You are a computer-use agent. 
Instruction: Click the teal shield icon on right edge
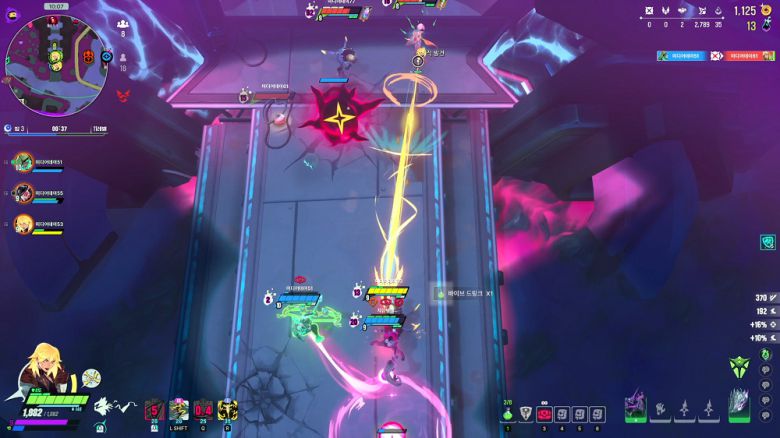click(x=767, y=242)
